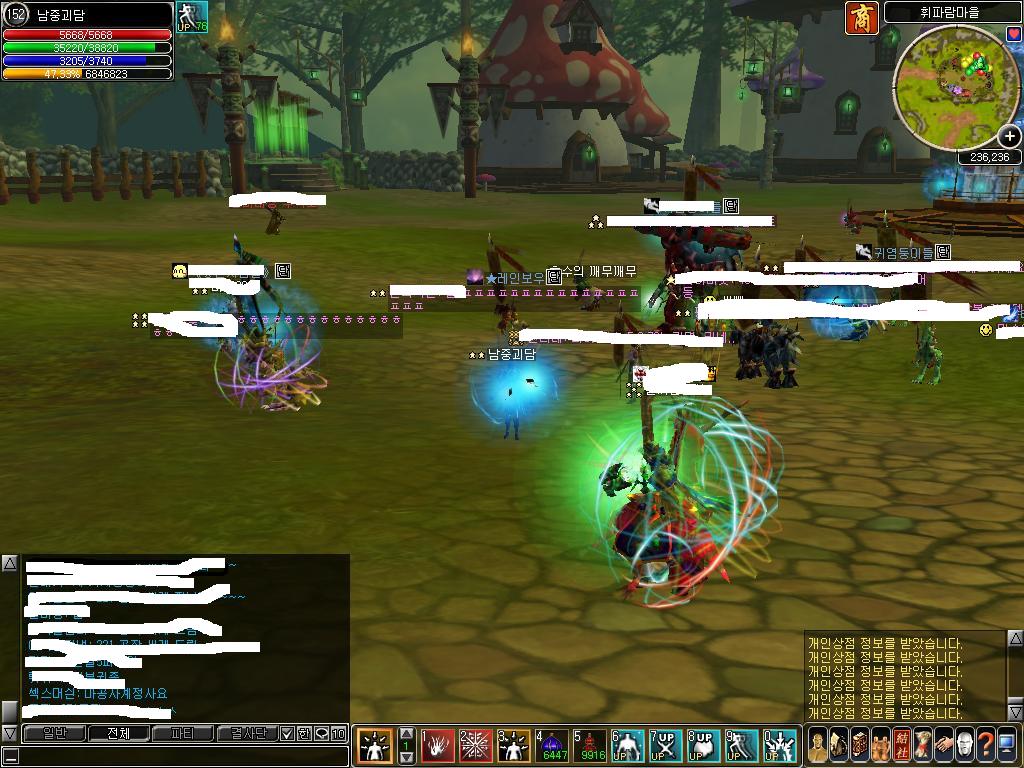Trigger the slot 7 UP buff skill
This screenshot has height=768, width=1024.
666,746
